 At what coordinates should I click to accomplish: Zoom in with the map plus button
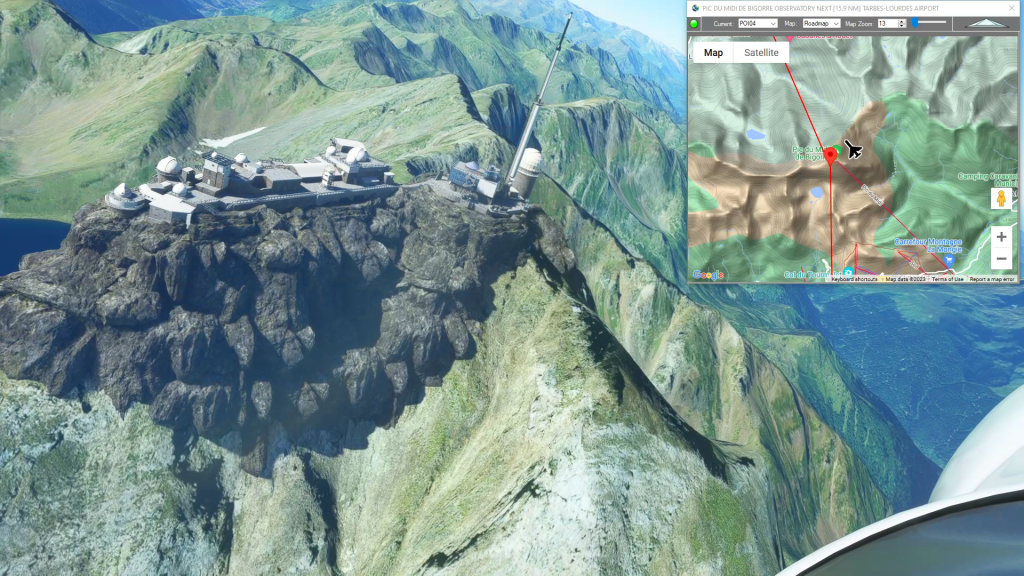1001,237
